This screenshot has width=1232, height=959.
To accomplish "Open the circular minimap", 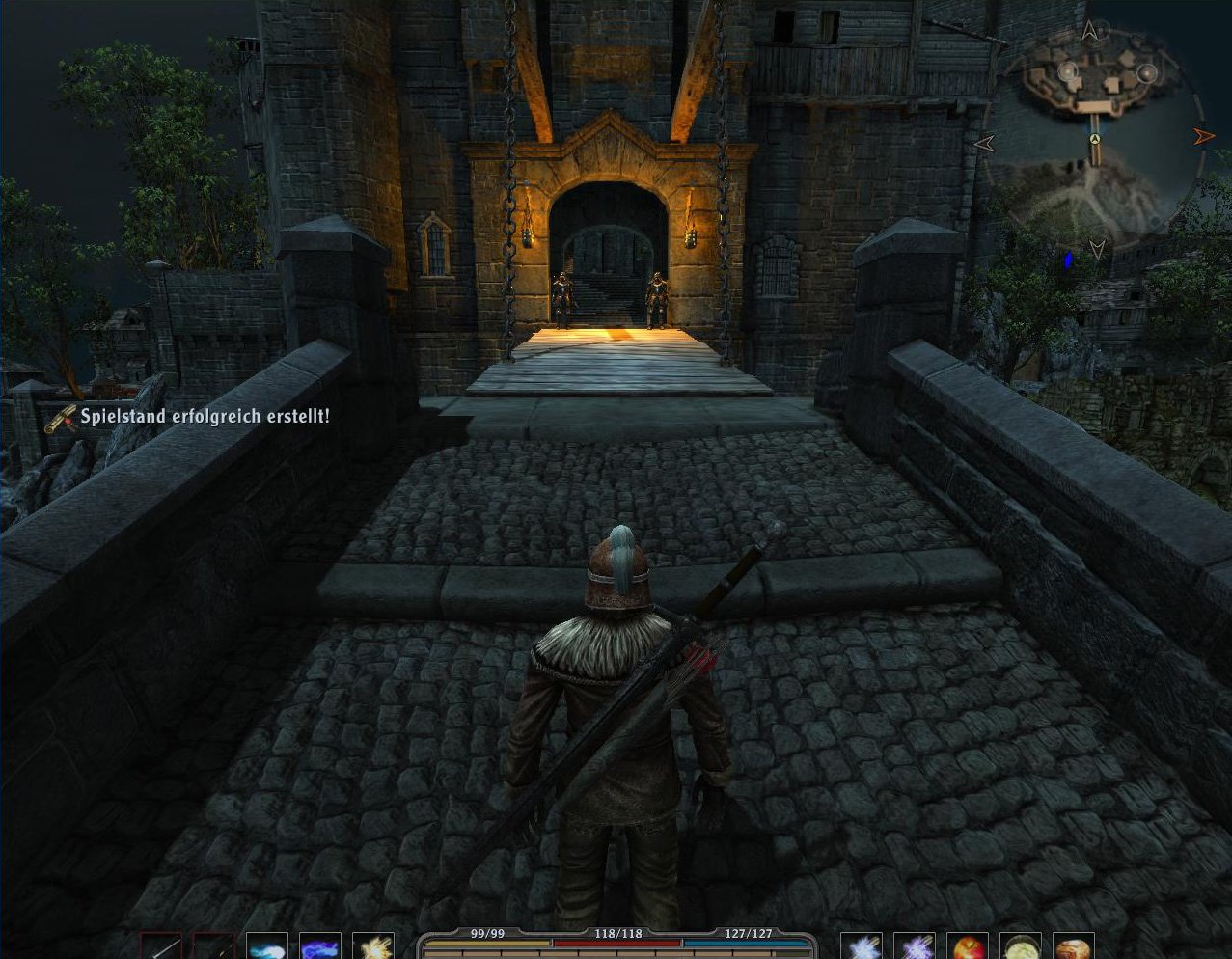I will 1094,135.
